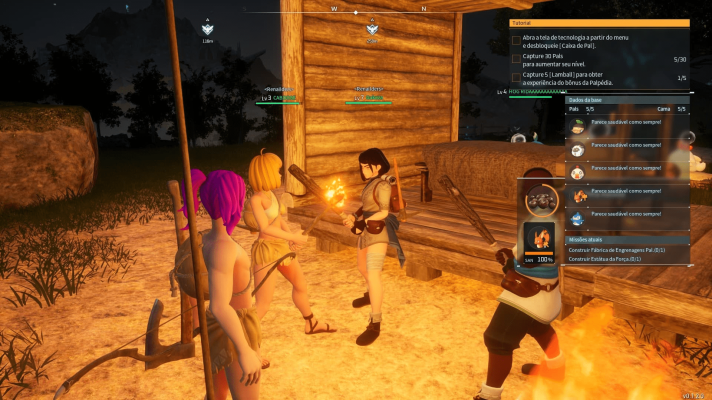The height and width of the screenshot is (400, 712).
Task: Select the first Pal icon in base list
Action: [x=578, y=126]
